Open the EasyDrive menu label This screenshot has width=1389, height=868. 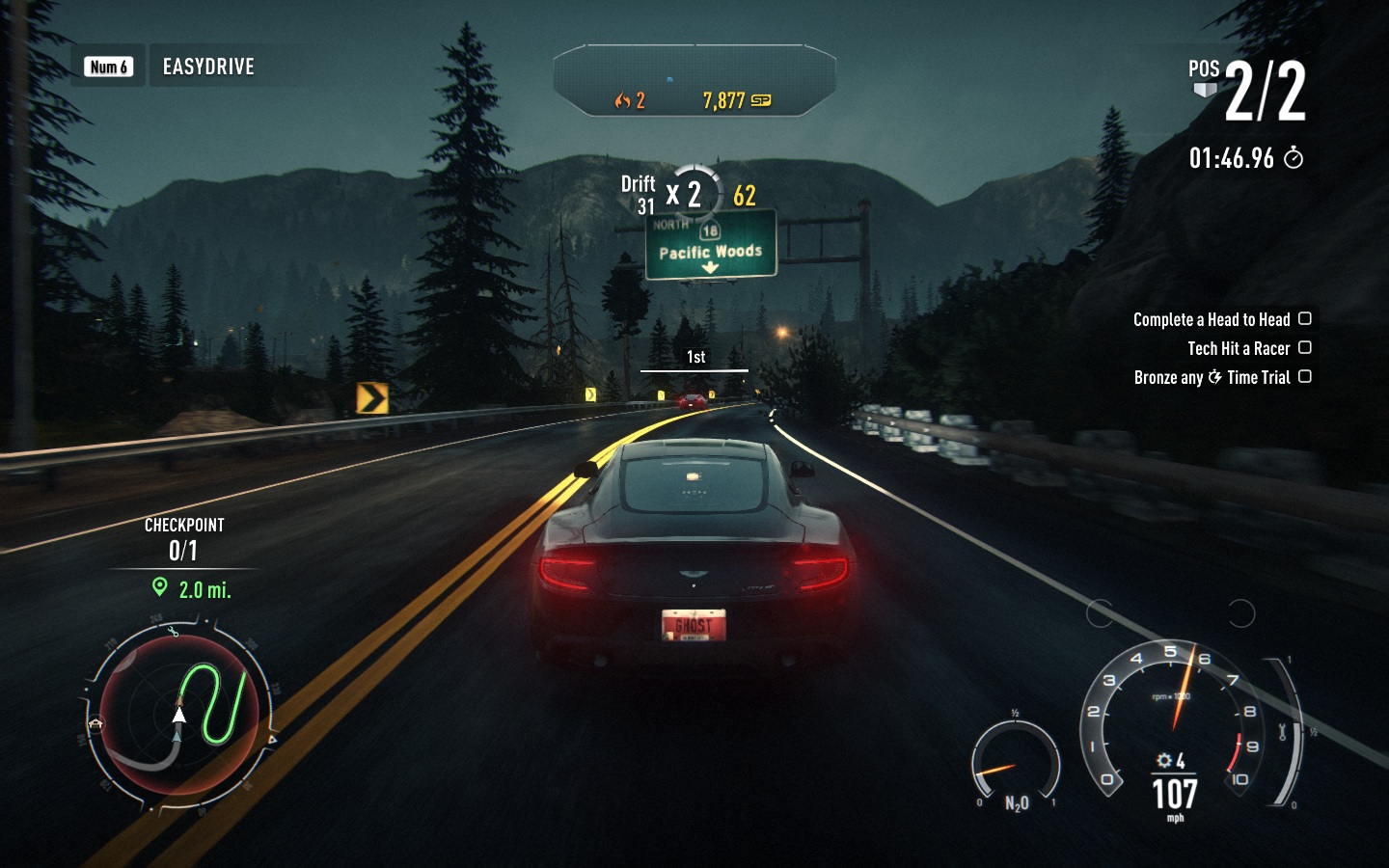[208, 67]
